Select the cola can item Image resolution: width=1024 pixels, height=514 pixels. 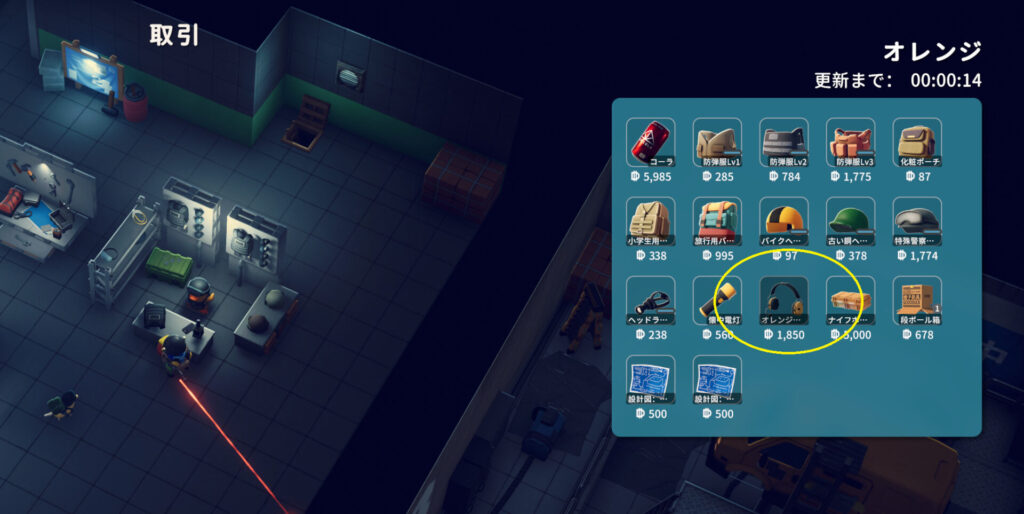650,143
